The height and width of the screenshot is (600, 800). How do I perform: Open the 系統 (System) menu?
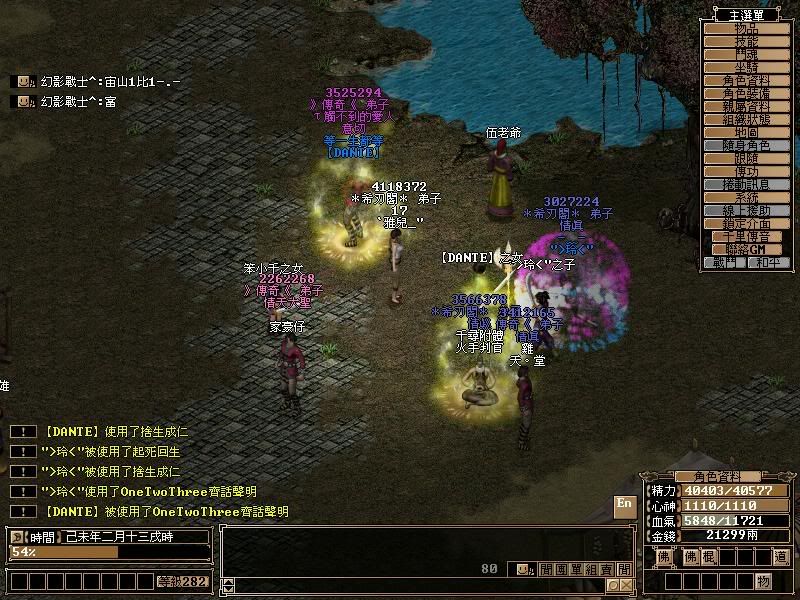(746, 197)
